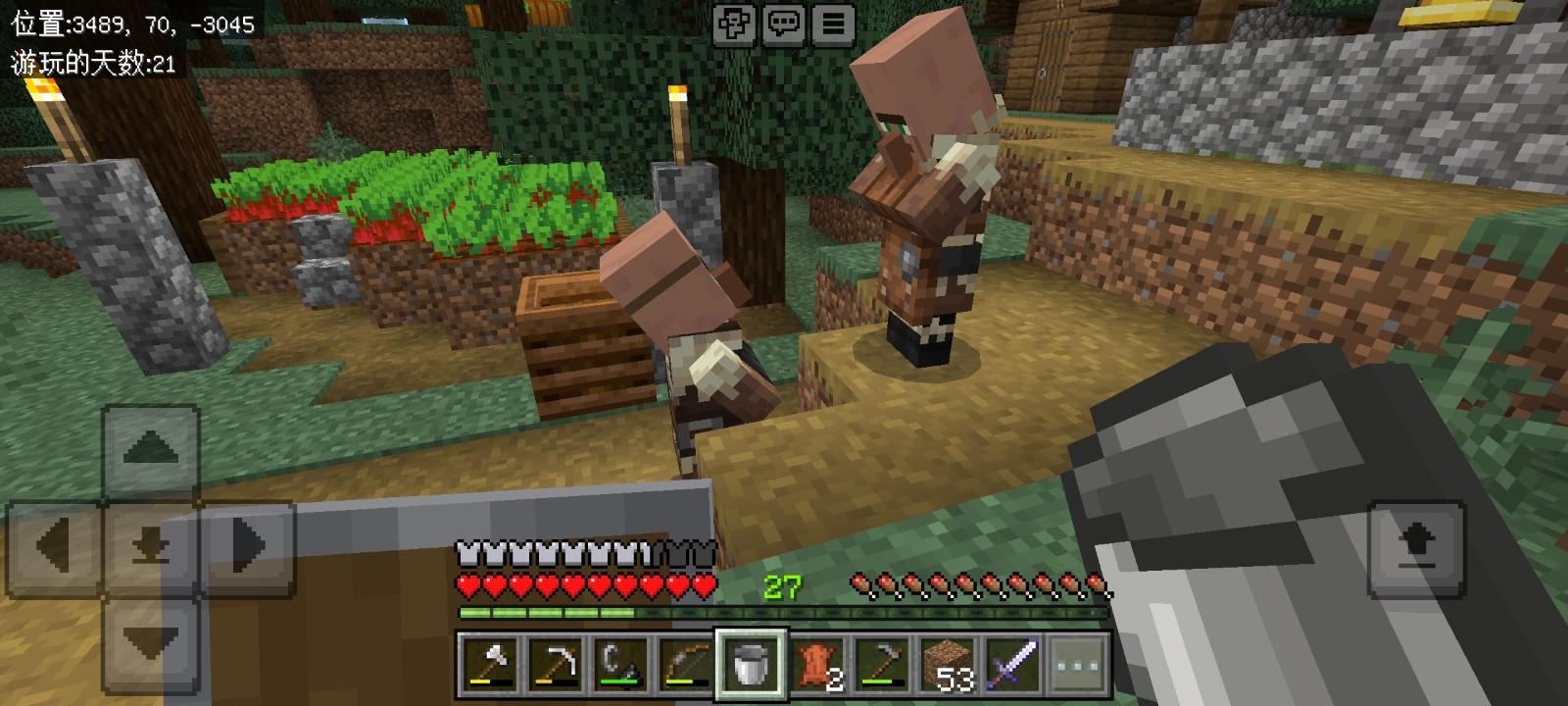Equip the bow from the hotbar
This screenshot has height=706, width=1568.
(685, 663)
